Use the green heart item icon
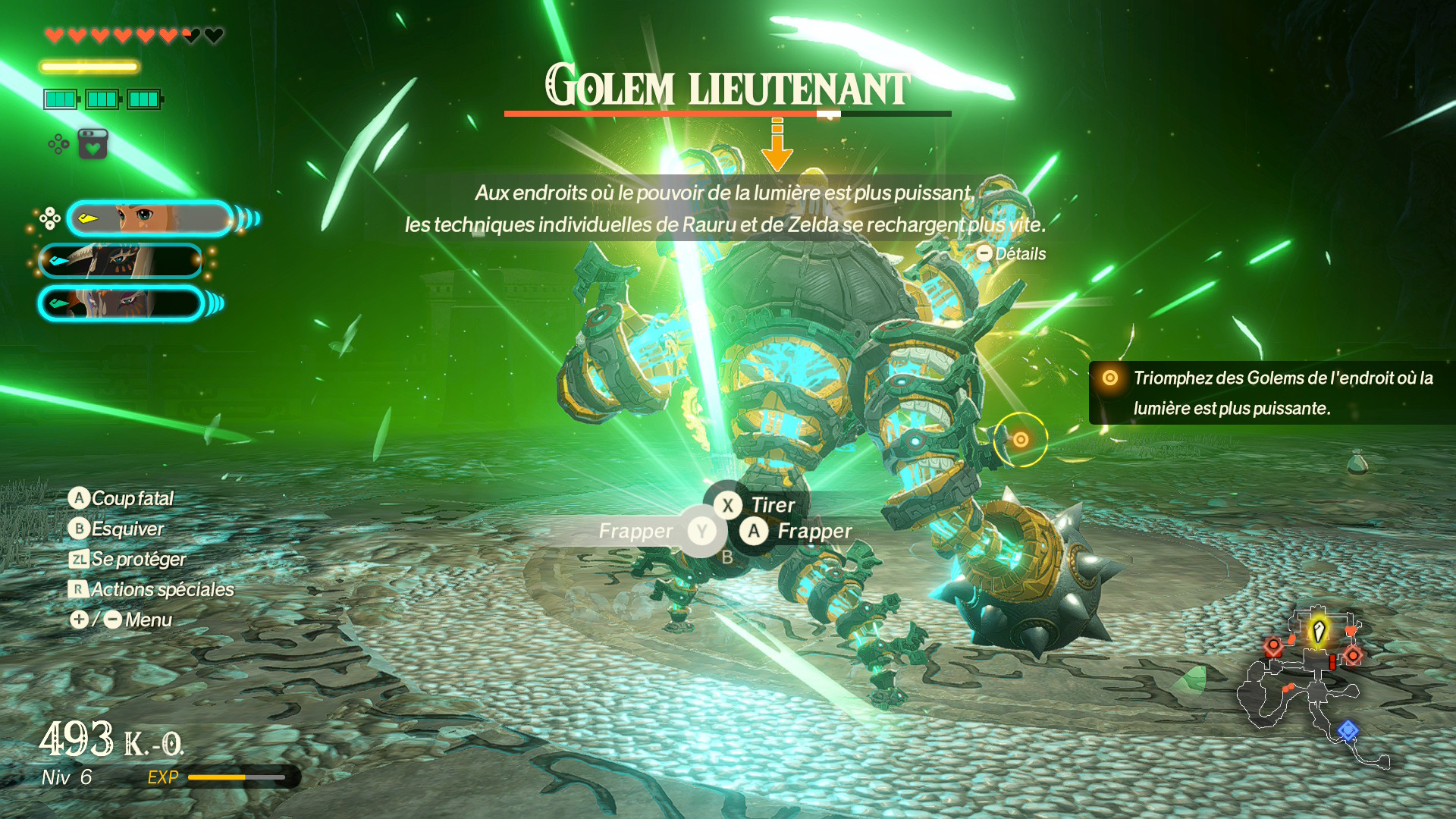This screenshot has height=819, width=1456. click(x=93, y=144)
